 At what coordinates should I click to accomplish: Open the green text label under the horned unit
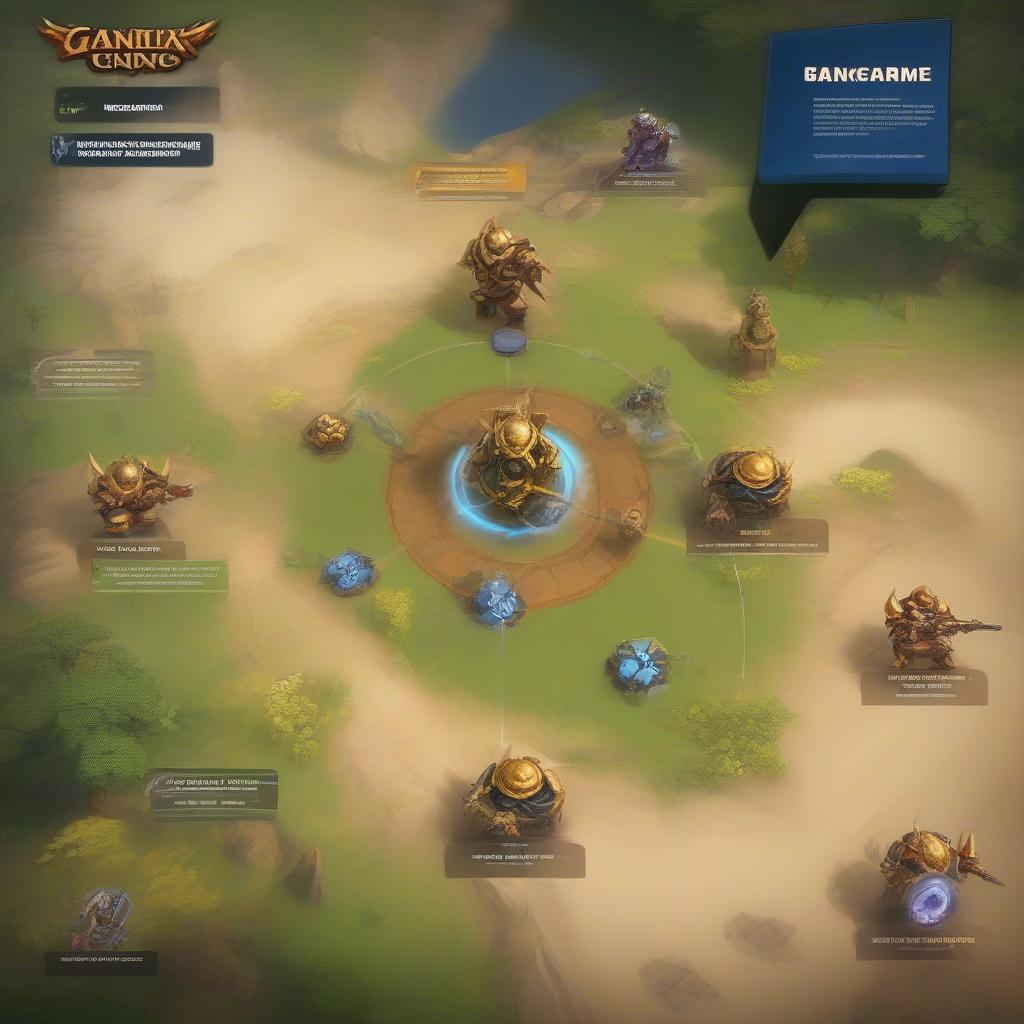click(x=160, y=575)
